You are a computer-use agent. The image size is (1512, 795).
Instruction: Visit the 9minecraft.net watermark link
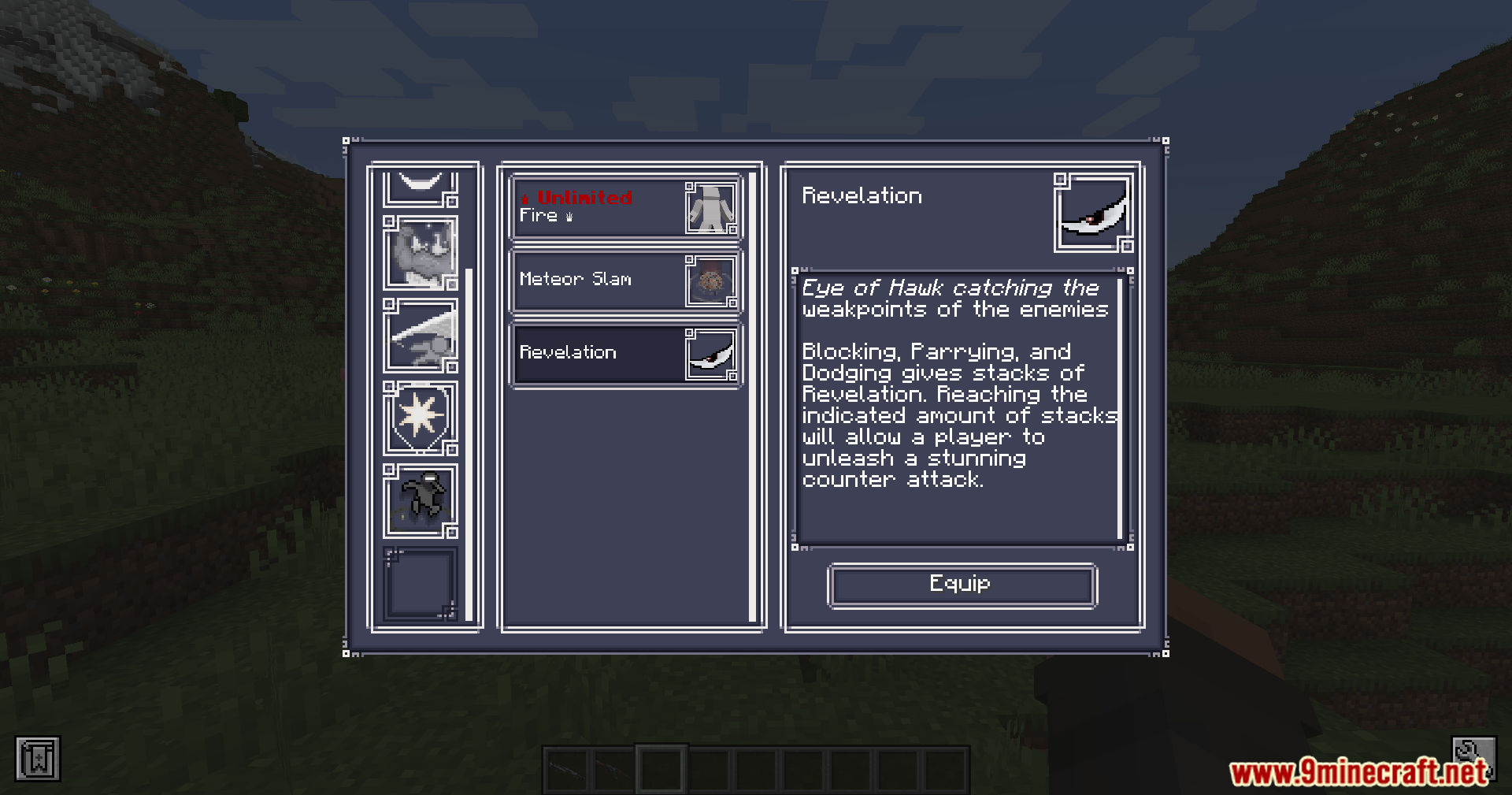point(1359,773)
